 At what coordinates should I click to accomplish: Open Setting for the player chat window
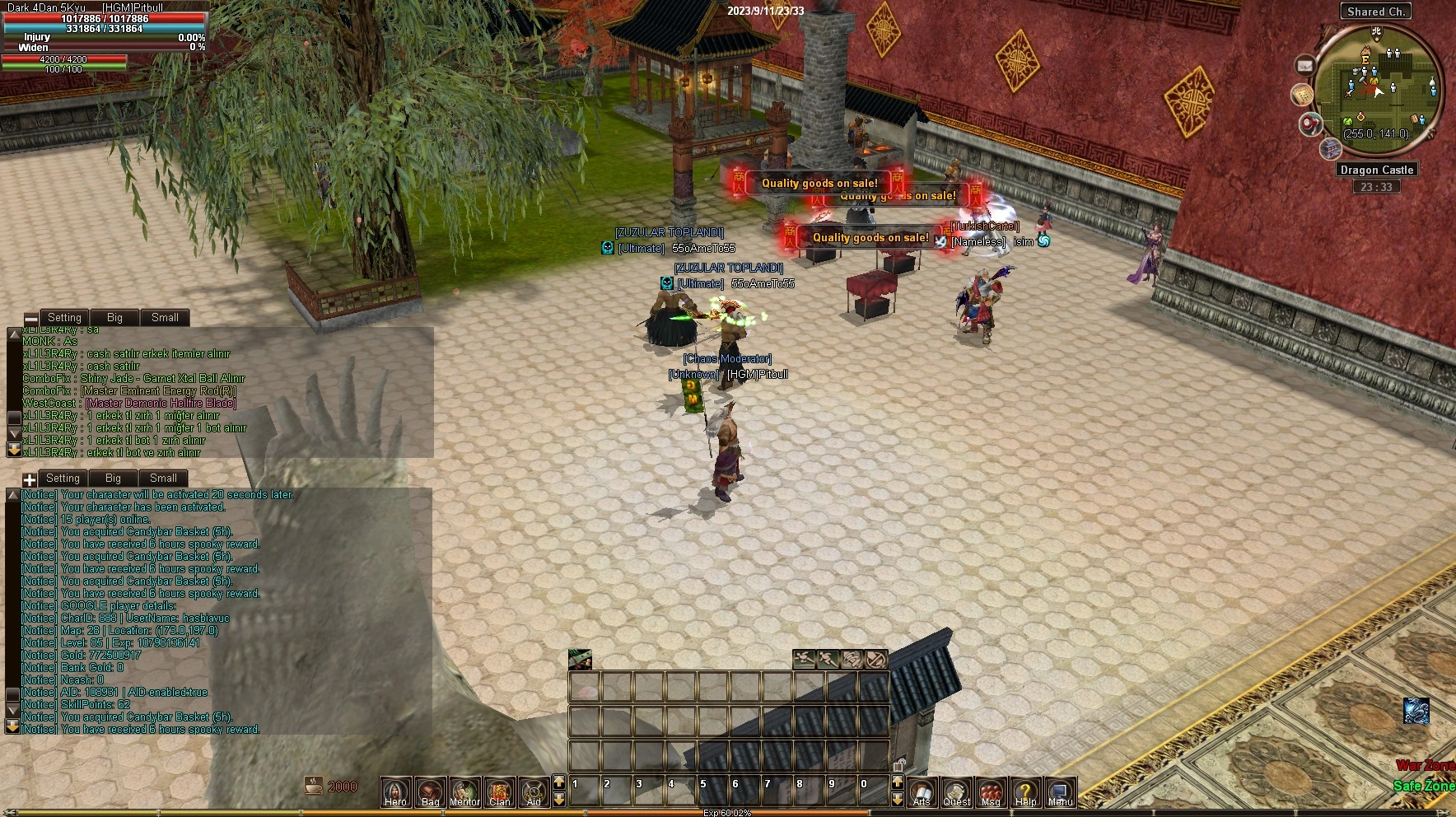pos(64,318)
